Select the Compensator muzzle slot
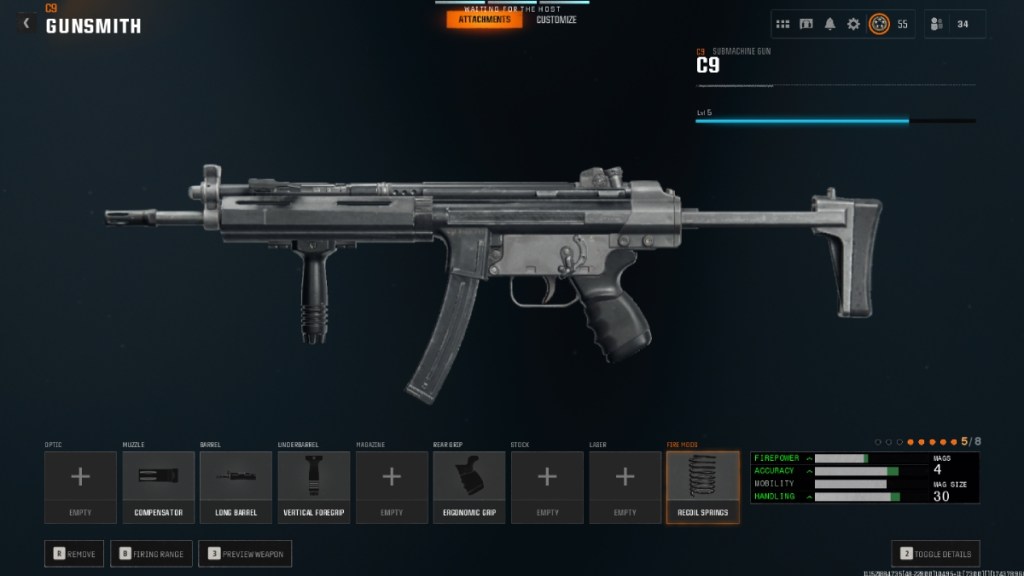 pyautogui.click(x=158, y=487)
